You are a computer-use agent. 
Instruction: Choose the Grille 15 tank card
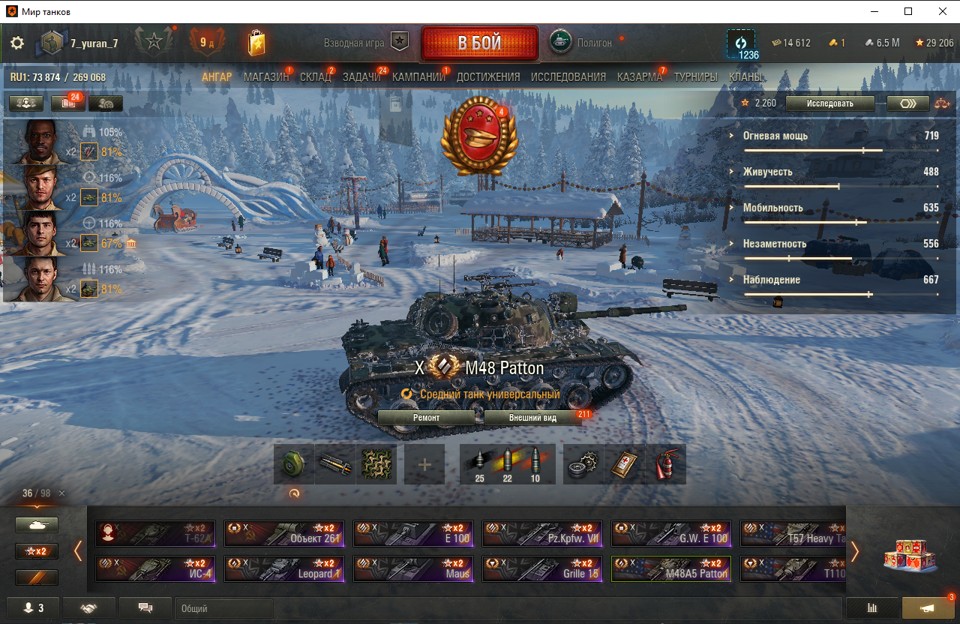543,569
